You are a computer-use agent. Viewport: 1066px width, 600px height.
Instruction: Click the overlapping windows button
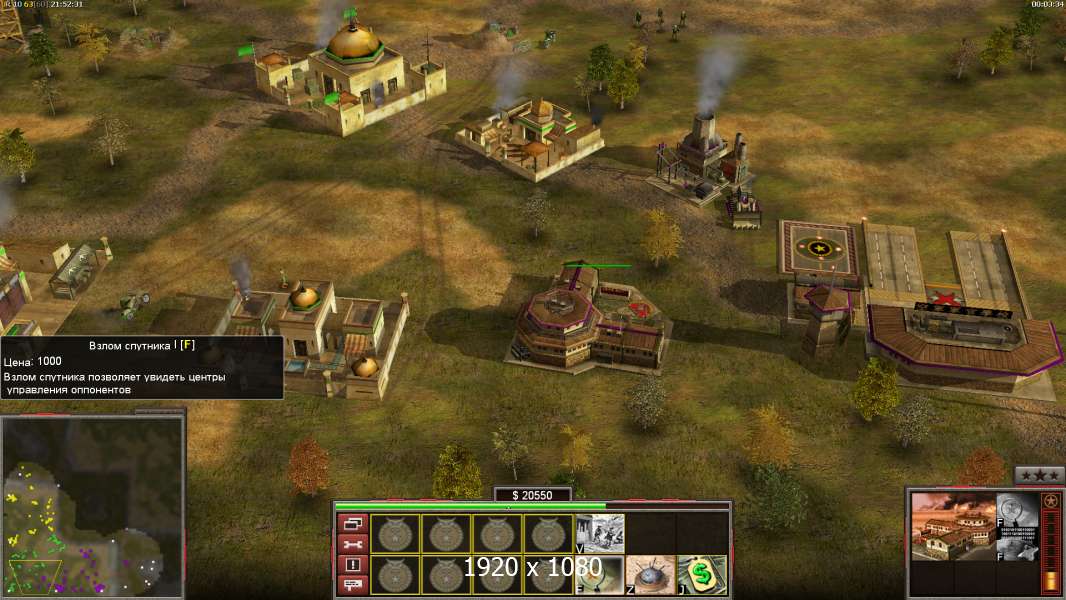coord(354,523)
